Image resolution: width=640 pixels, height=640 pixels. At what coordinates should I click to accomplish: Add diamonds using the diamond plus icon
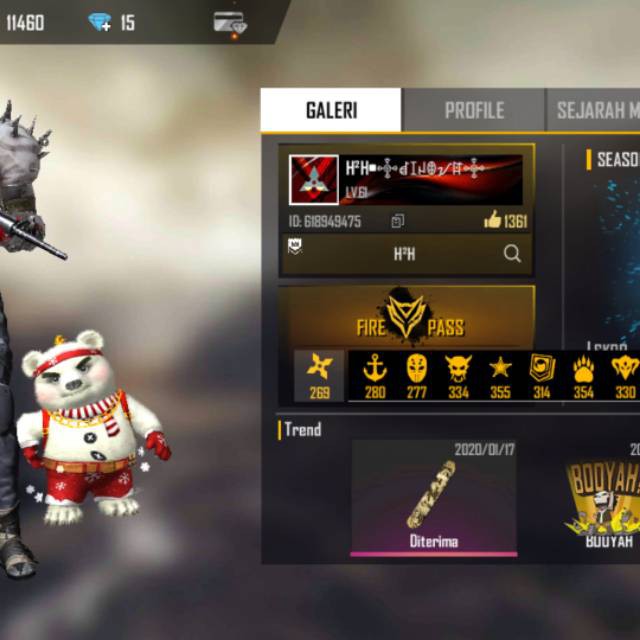[100, 22]
